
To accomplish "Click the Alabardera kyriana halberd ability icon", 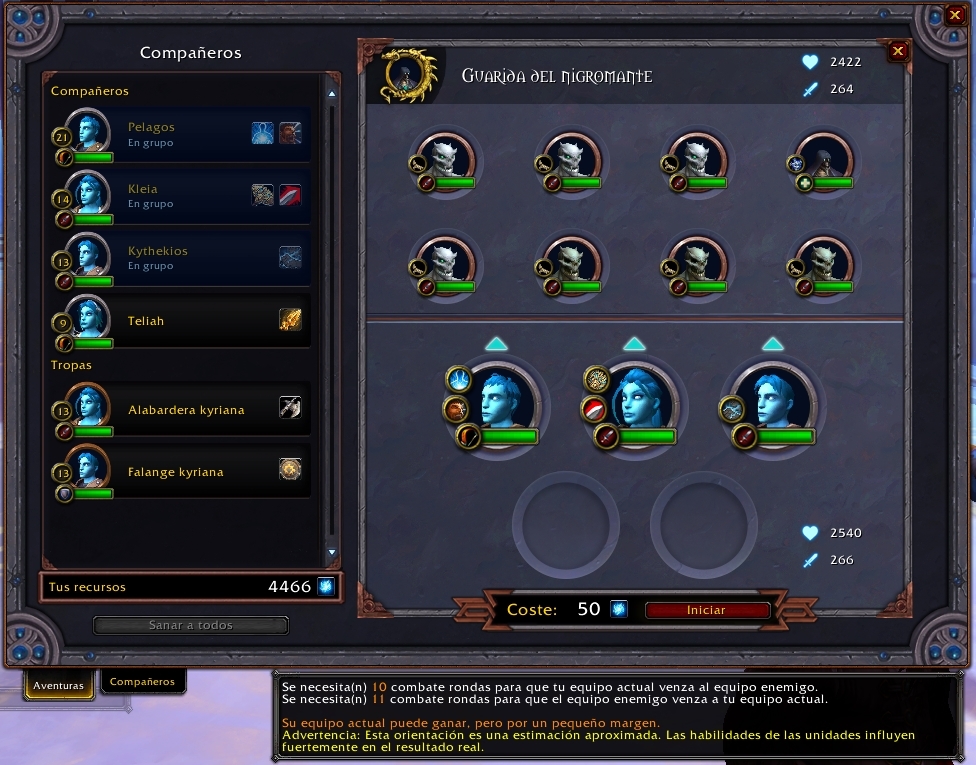I will pos(290,407).
